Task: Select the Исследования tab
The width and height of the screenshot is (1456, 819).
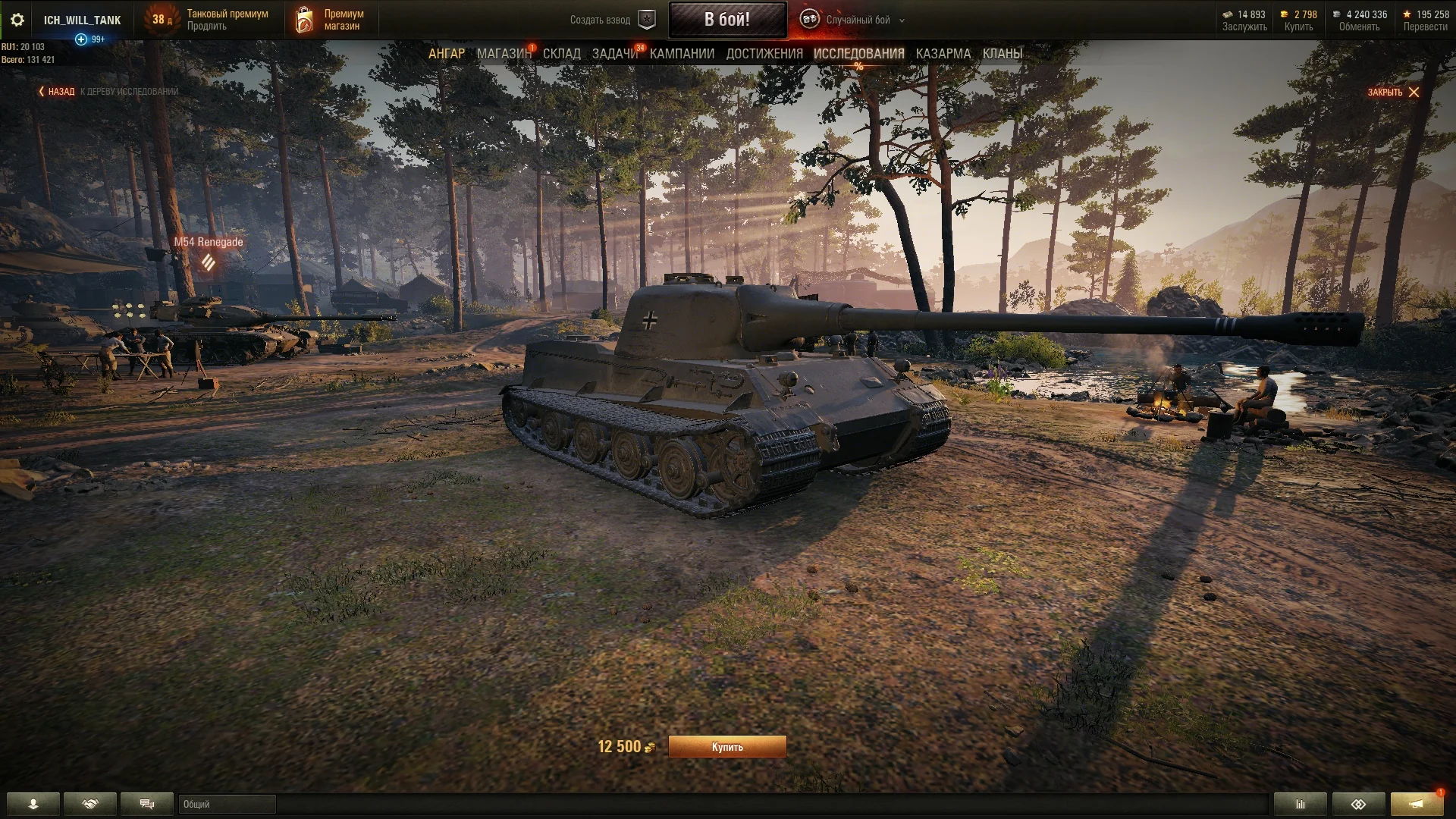Action: coord(858,54)
